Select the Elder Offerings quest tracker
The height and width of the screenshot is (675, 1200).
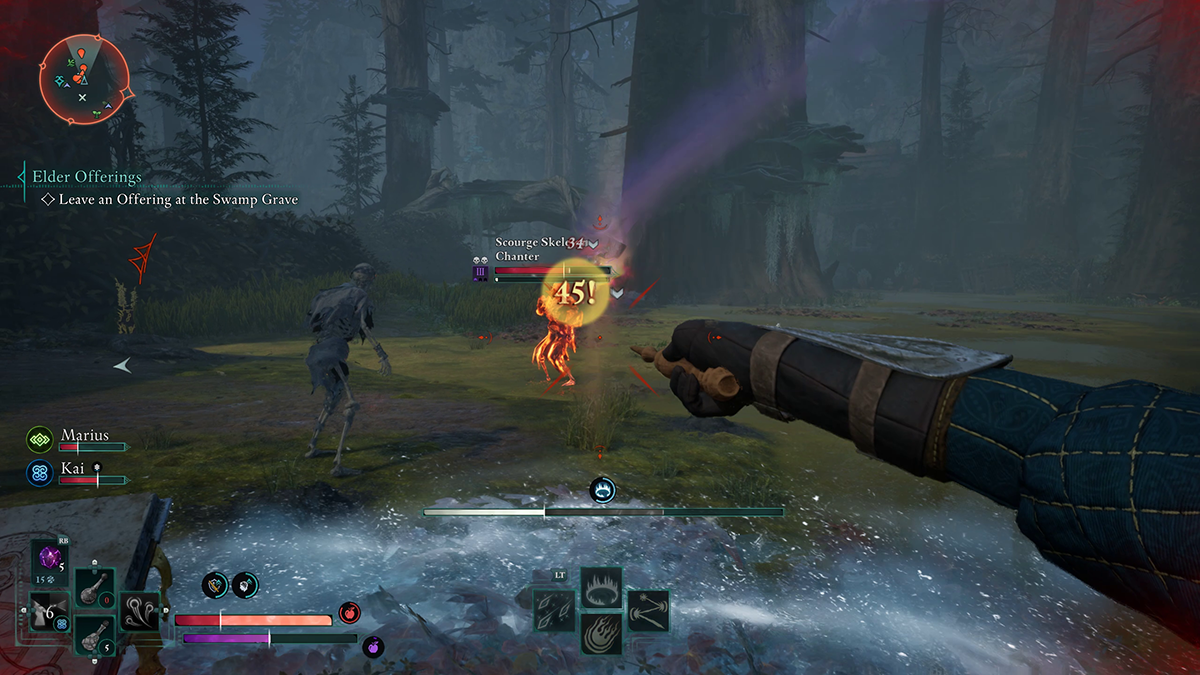pos(87,177)
